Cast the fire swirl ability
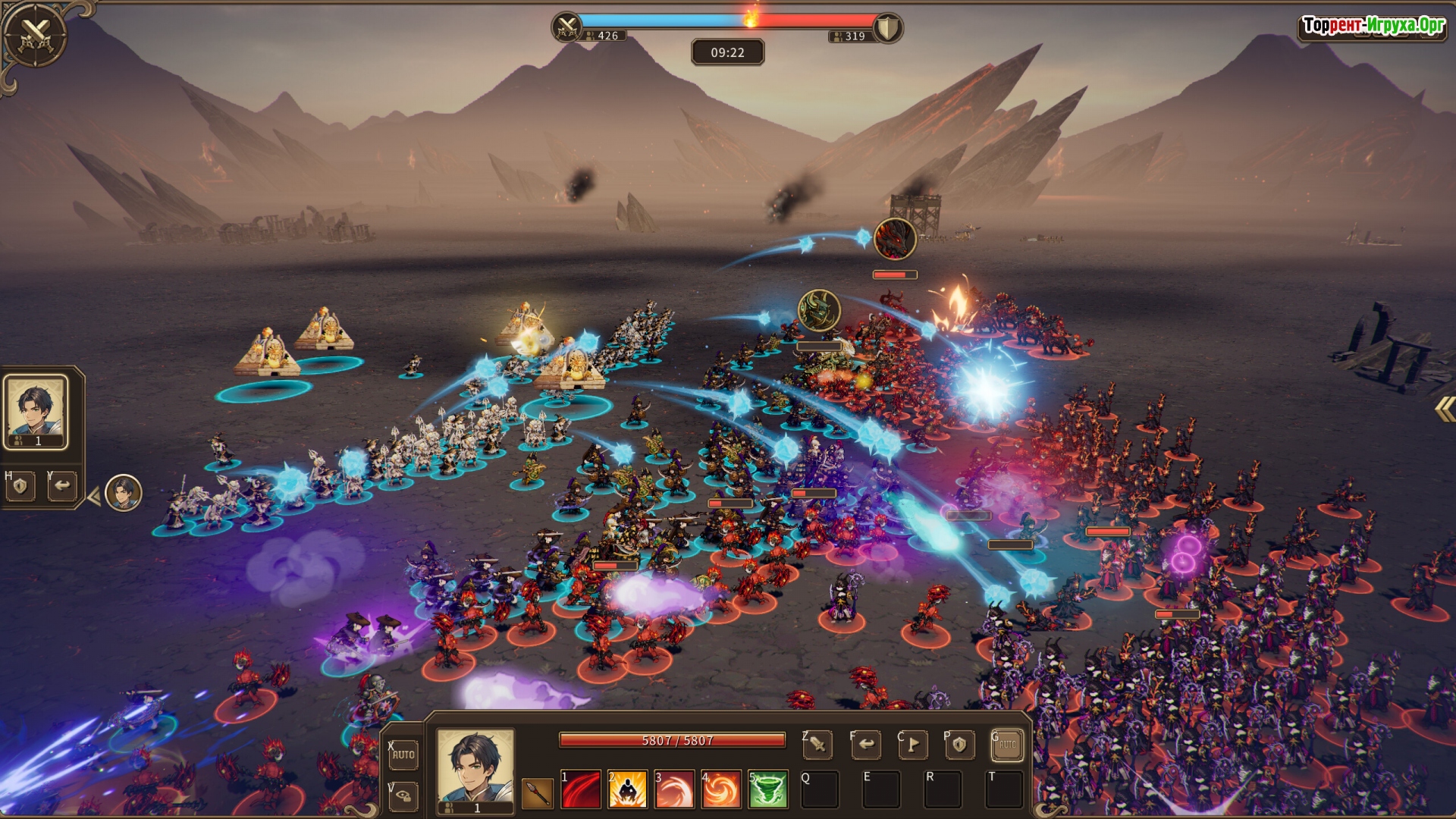This screenshot has height=819, width=1456. 720,790
